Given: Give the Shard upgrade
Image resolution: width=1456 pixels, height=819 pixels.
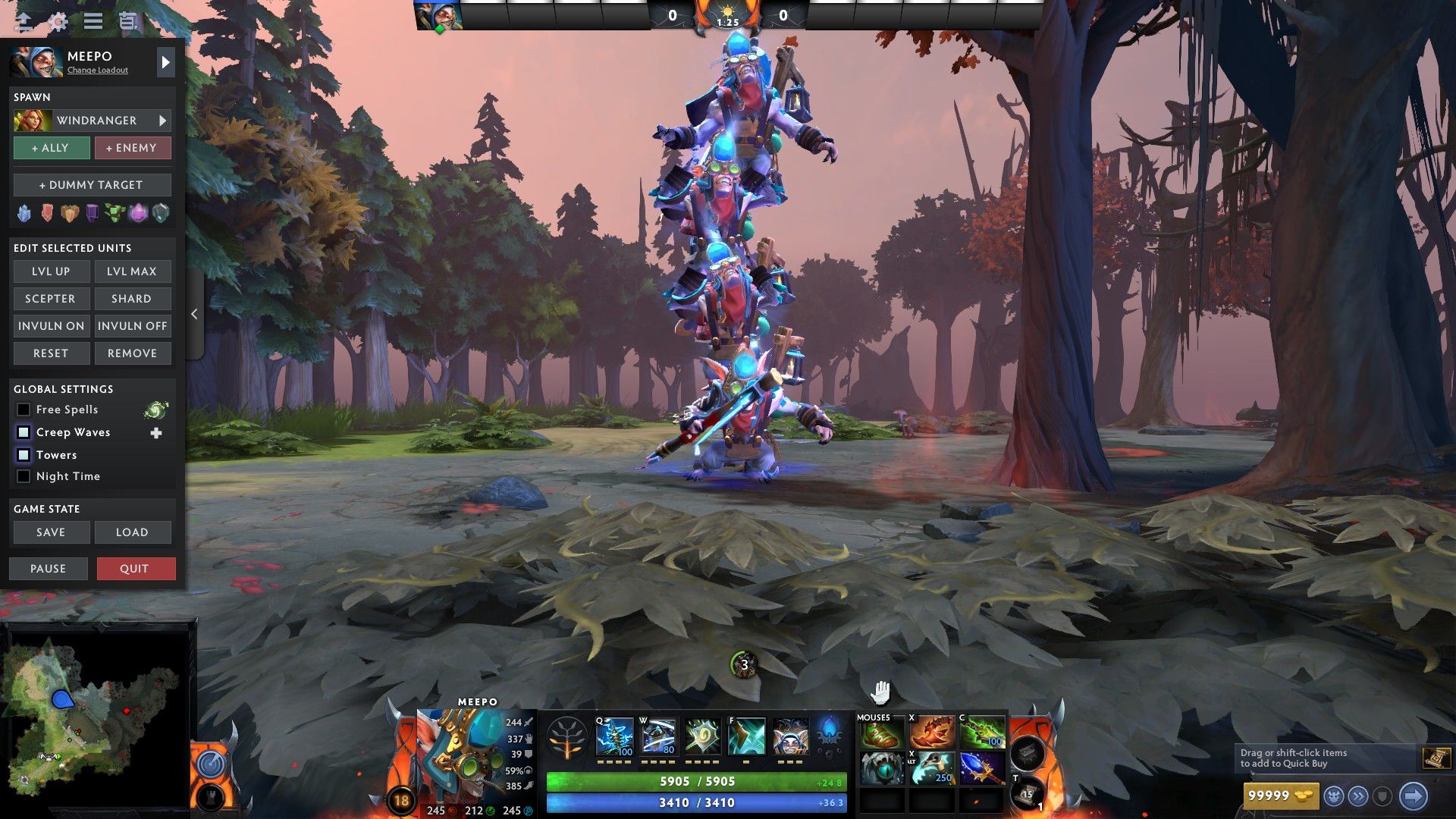Looking at the screenshot, I should tap(132, 299).
